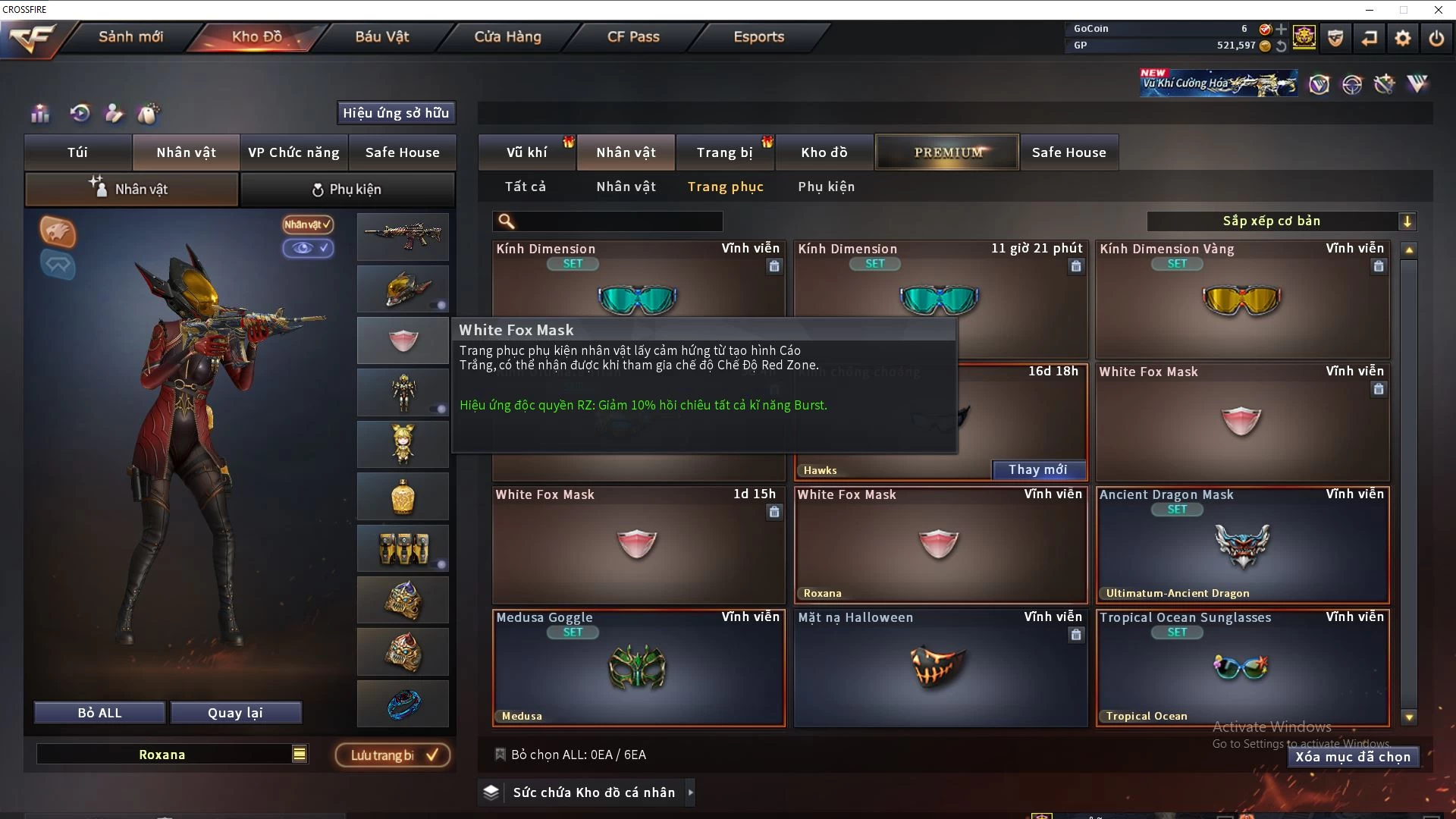Select the Mặt nạ Halloween mask card
The height and width of the screenshot is (819, 1456).
click(940, 668)
